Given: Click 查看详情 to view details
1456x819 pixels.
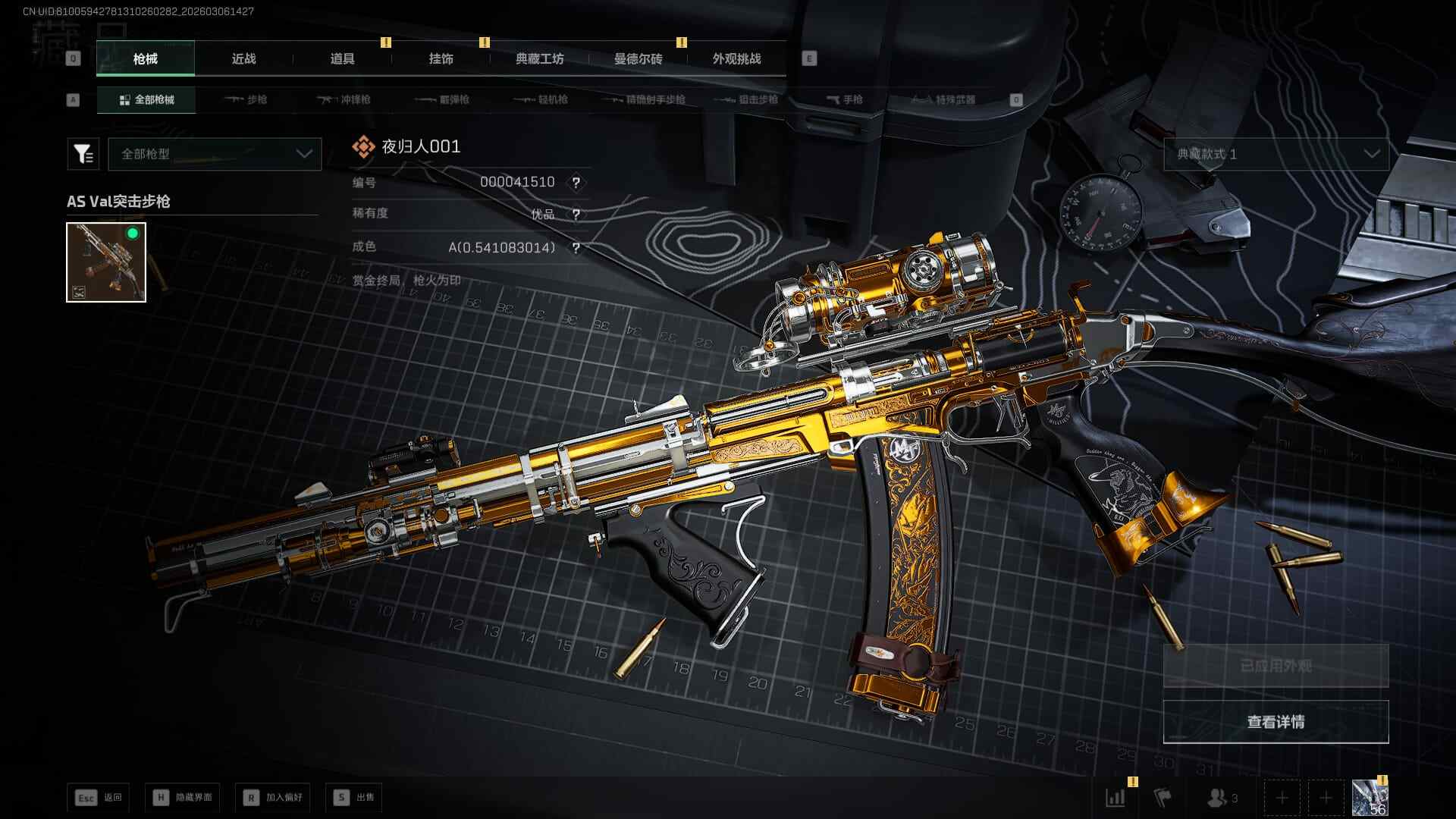Looking at the screenshot, I should (1276, 722).
